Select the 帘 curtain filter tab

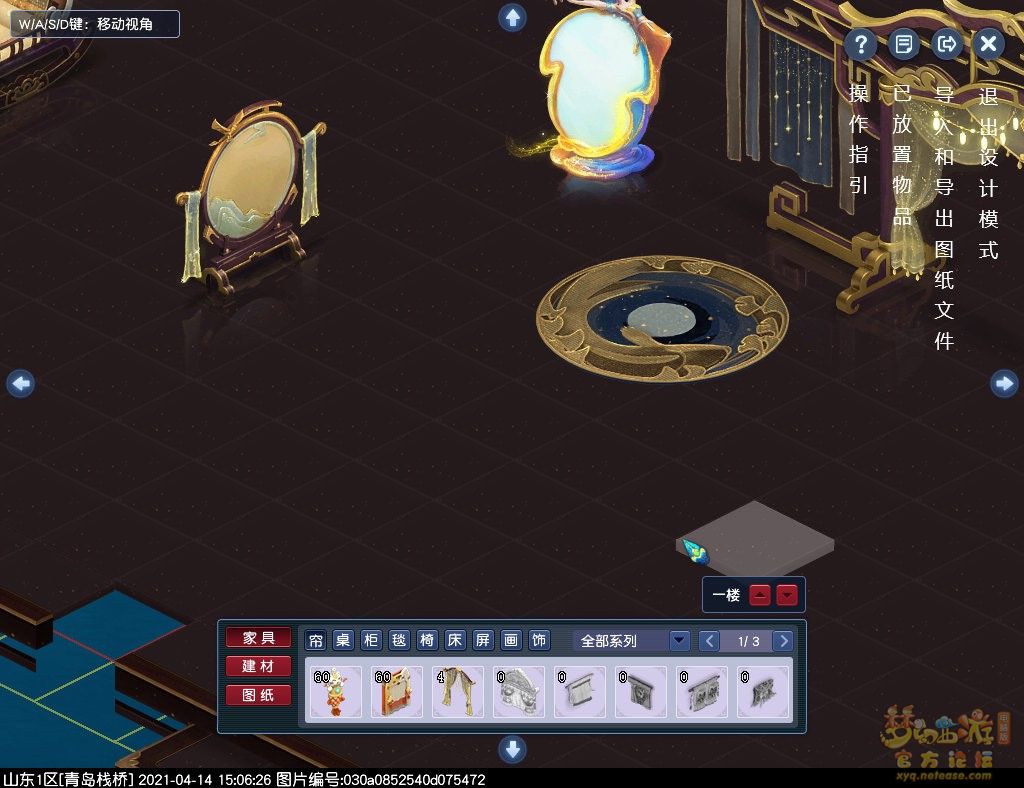[x=316, y=641]
